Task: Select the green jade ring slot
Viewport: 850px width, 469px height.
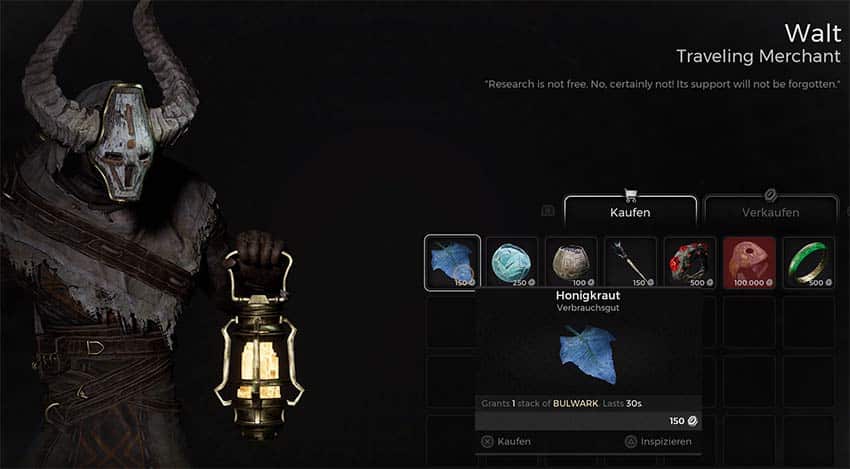Action: 808,262
